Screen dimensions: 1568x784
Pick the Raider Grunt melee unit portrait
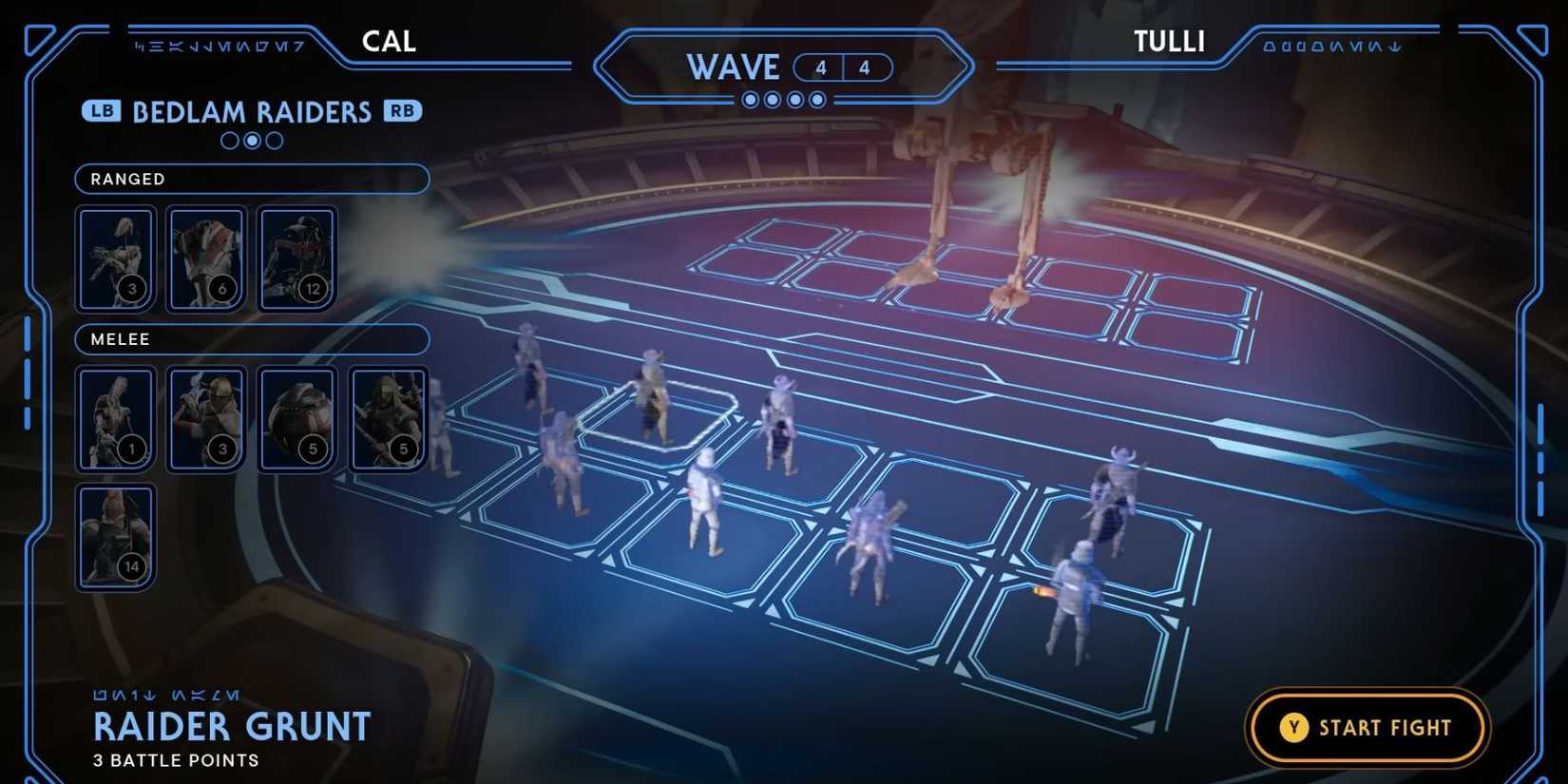[206, 417]
